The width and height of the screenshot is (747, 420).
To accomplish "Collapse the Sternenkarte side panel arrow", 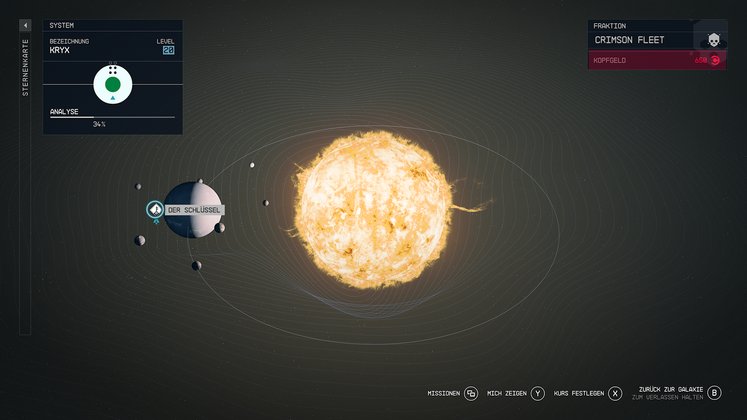I will point(25,25).
